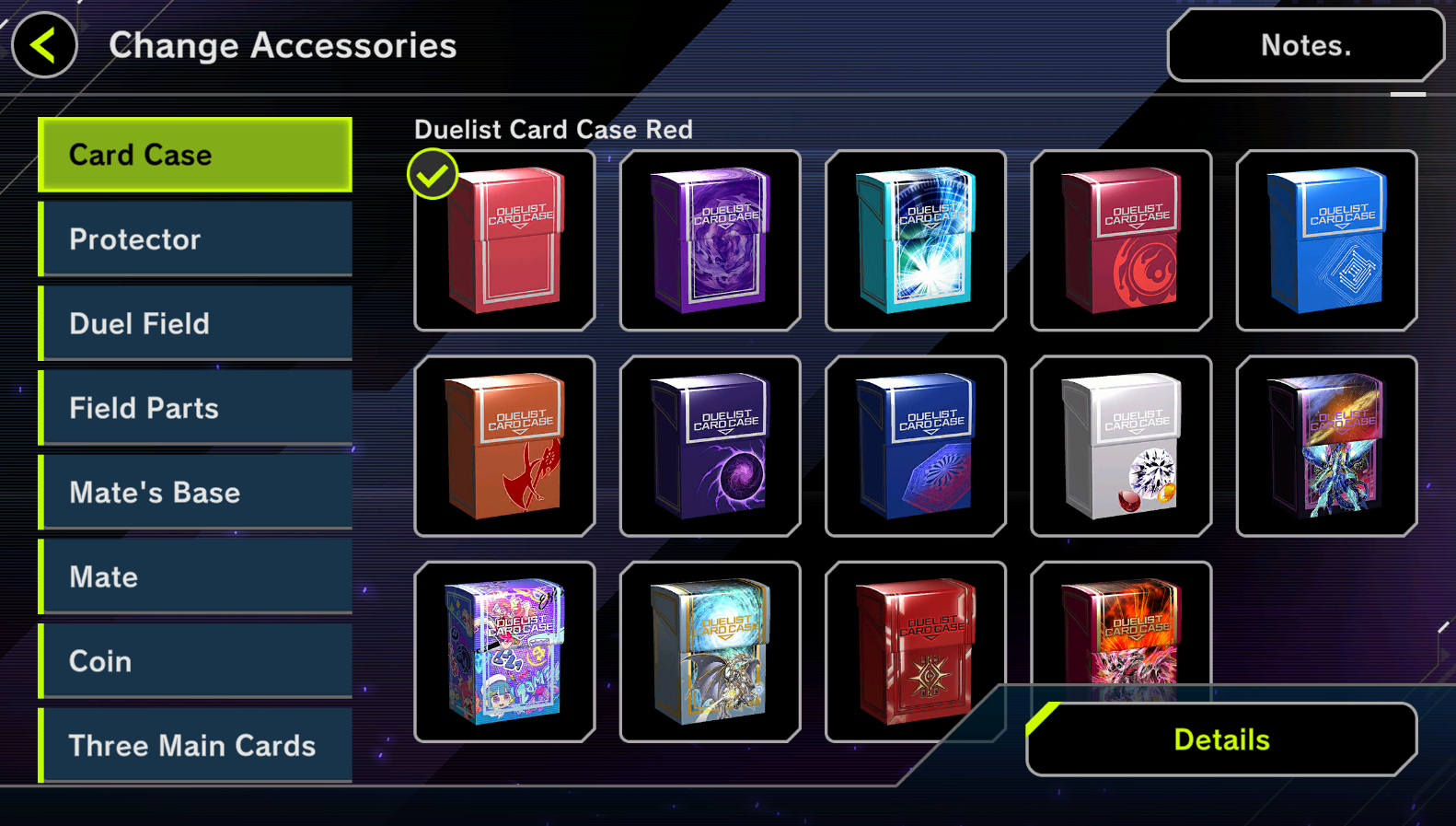Choose the orange axe-emblem card case
Image resolution: width=1456 pixels, height=826 pixels.
coord(504,446)
